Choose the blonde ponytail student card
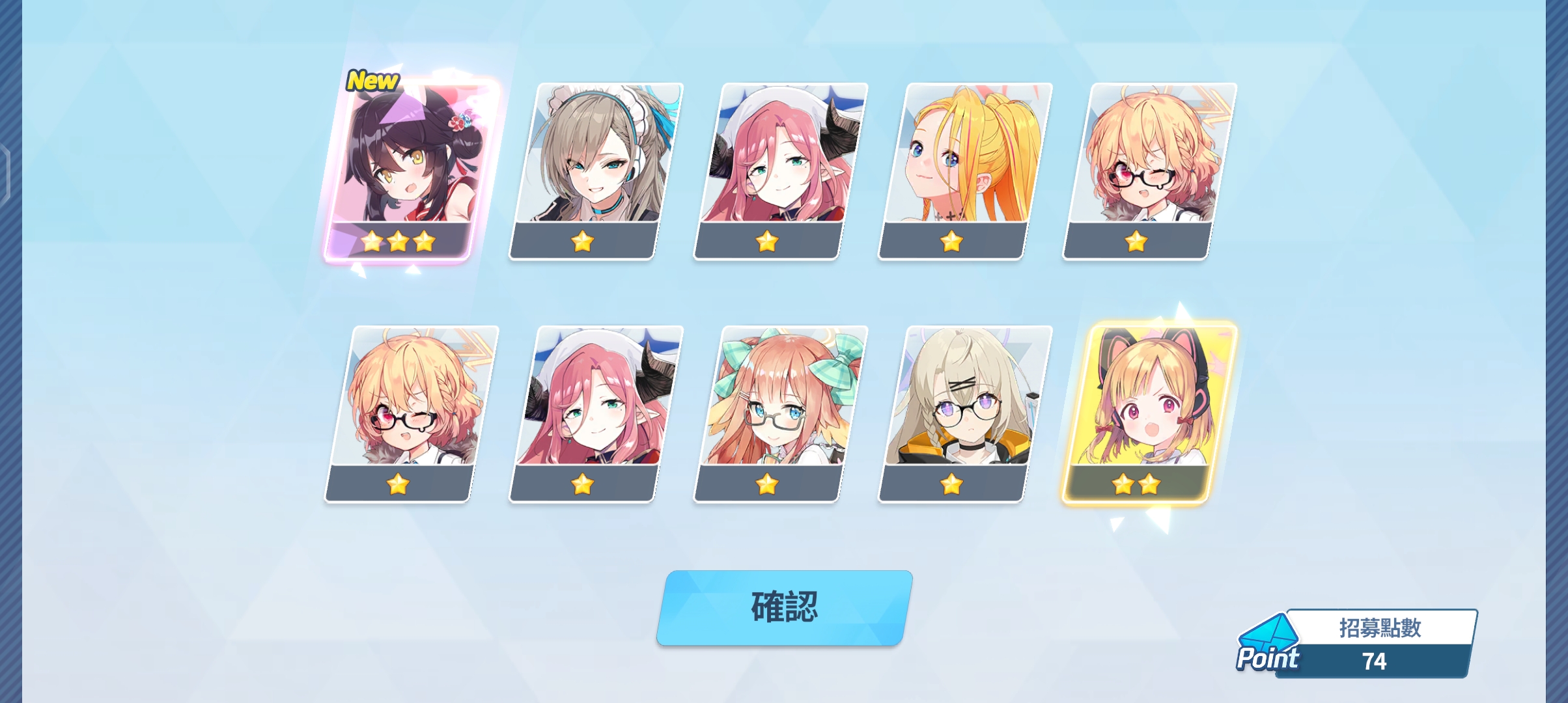The width and height of the screenshot is (1568, 703). click(965, 171)
